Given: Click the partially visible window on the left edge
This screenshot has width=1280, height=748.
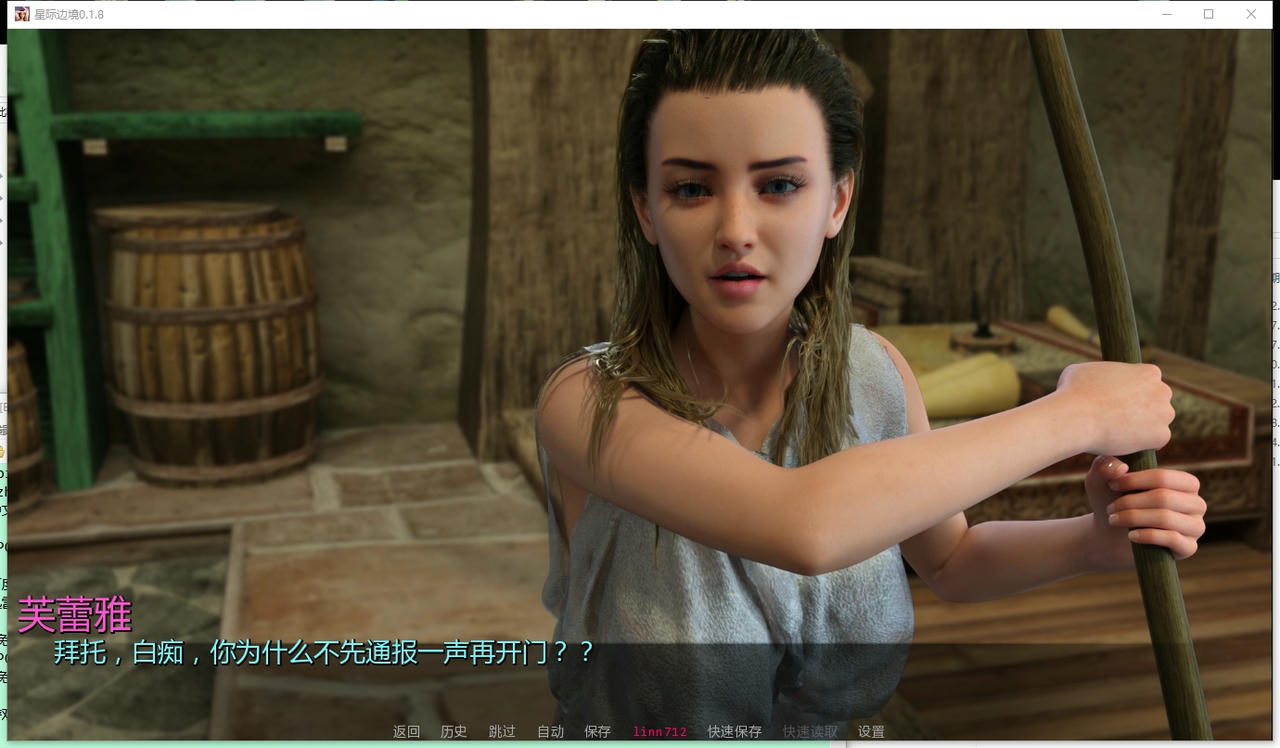Looking at the screenshot, I should click(x=4, y=300).
